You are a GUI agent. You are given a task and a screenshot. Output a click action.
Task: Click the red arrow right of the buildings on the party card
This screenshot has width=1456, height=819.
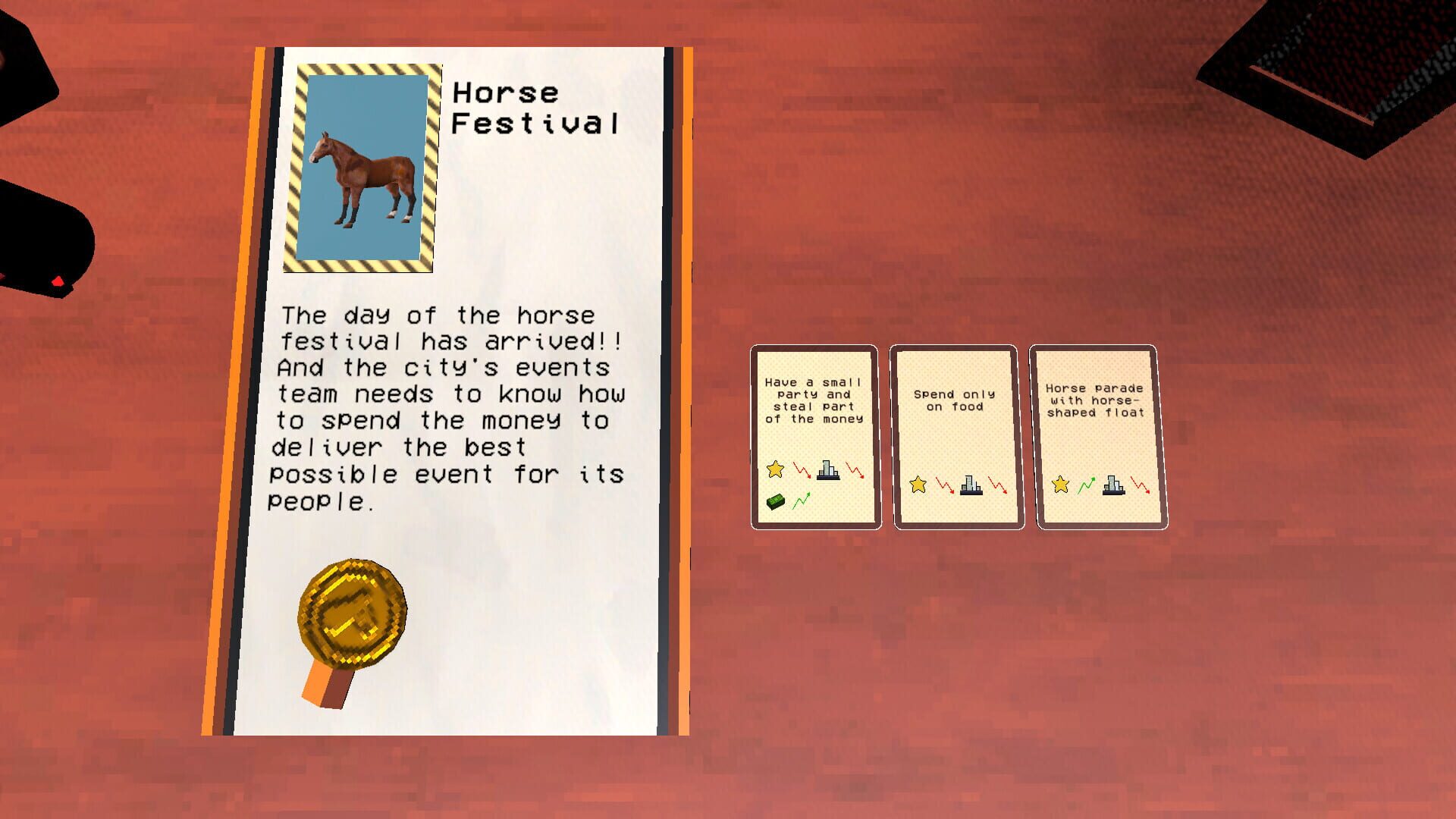click(x=855, y=470)
